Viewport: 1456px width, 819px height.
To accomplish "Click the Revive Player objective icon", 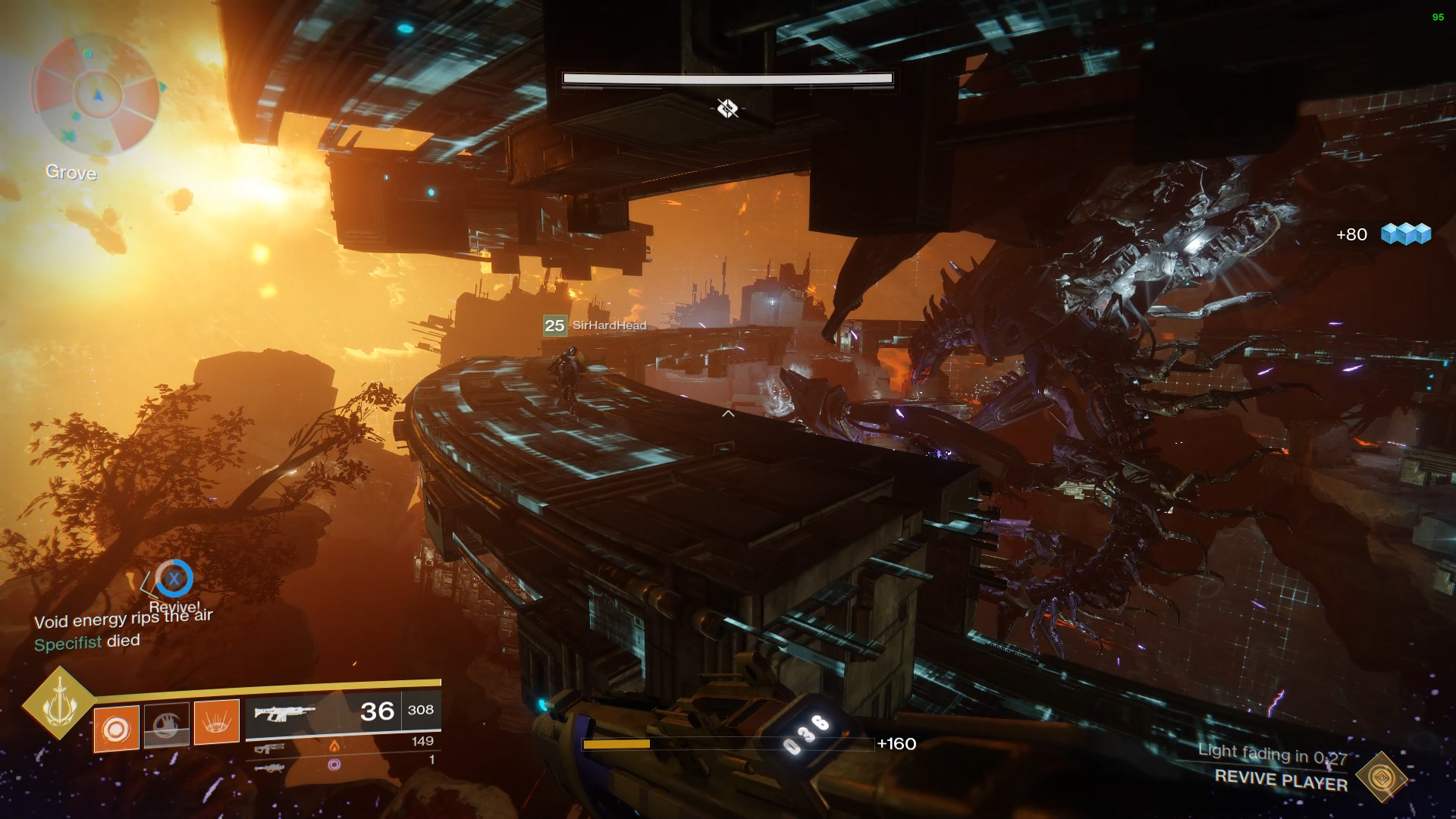I will pyautogui.click(x=1381, y=777).
